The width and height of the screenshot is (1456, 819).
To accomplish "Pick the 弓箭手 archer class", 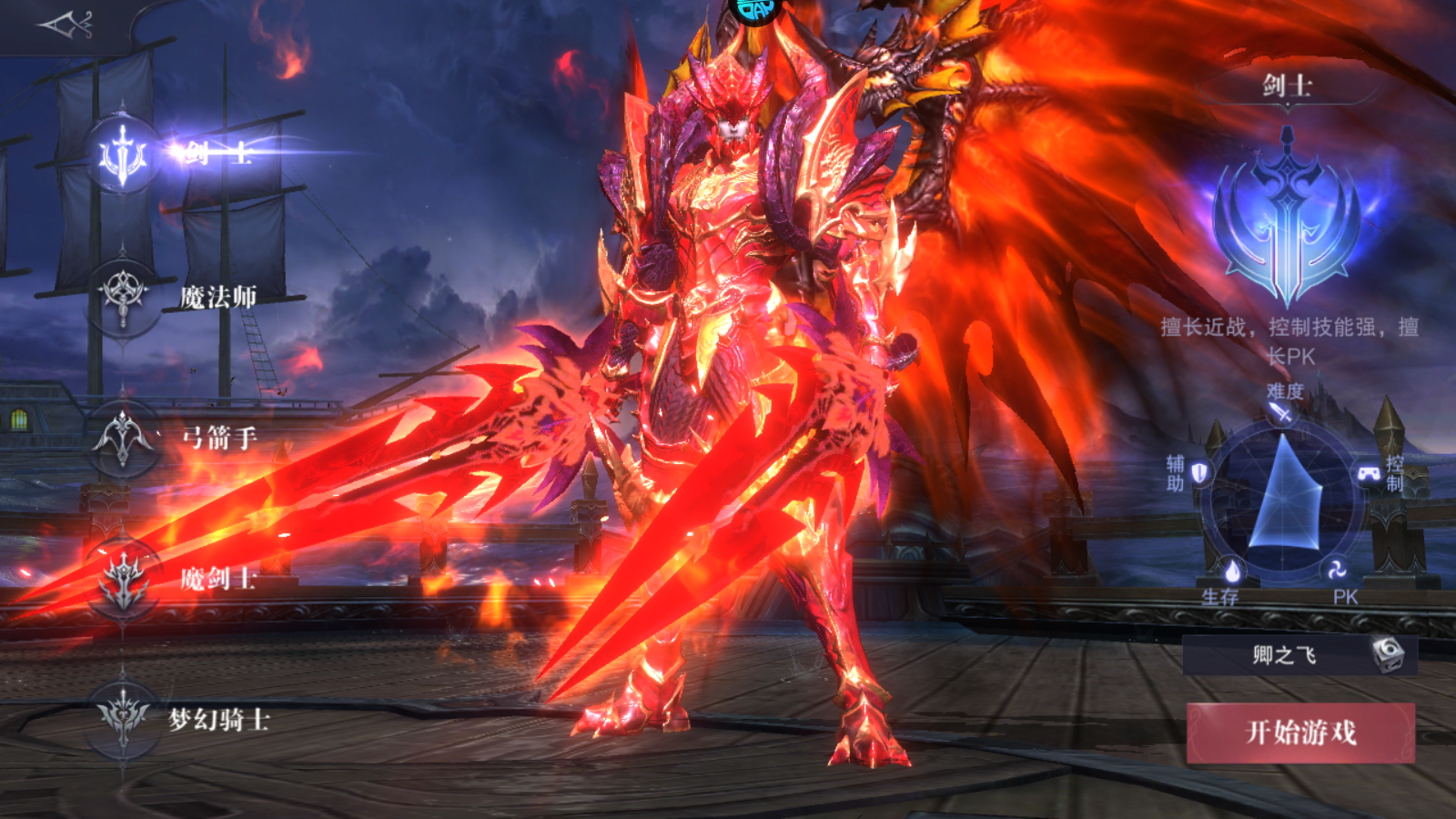I will tap(124, 438).
